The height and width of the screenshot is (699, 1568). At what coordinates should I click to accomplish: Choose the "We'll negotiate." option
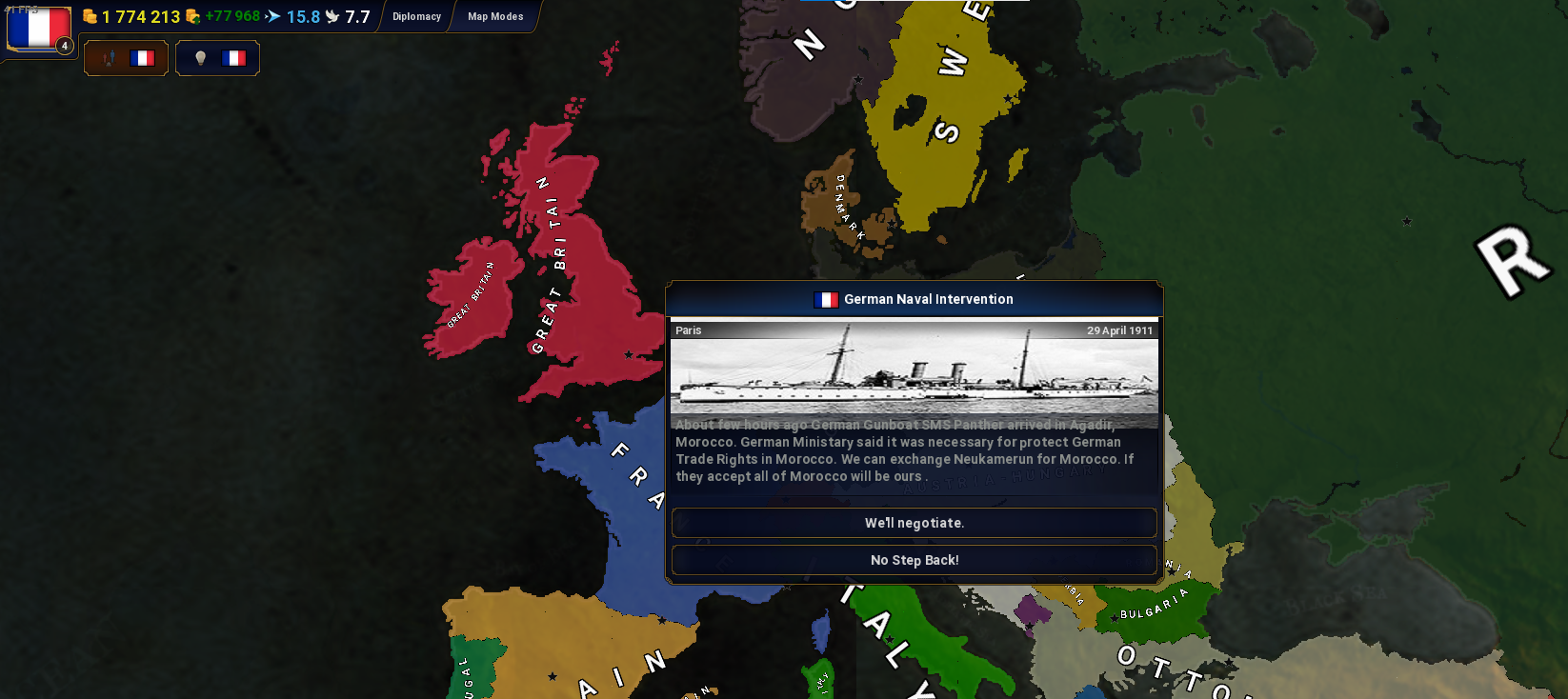tap(914, 523)
